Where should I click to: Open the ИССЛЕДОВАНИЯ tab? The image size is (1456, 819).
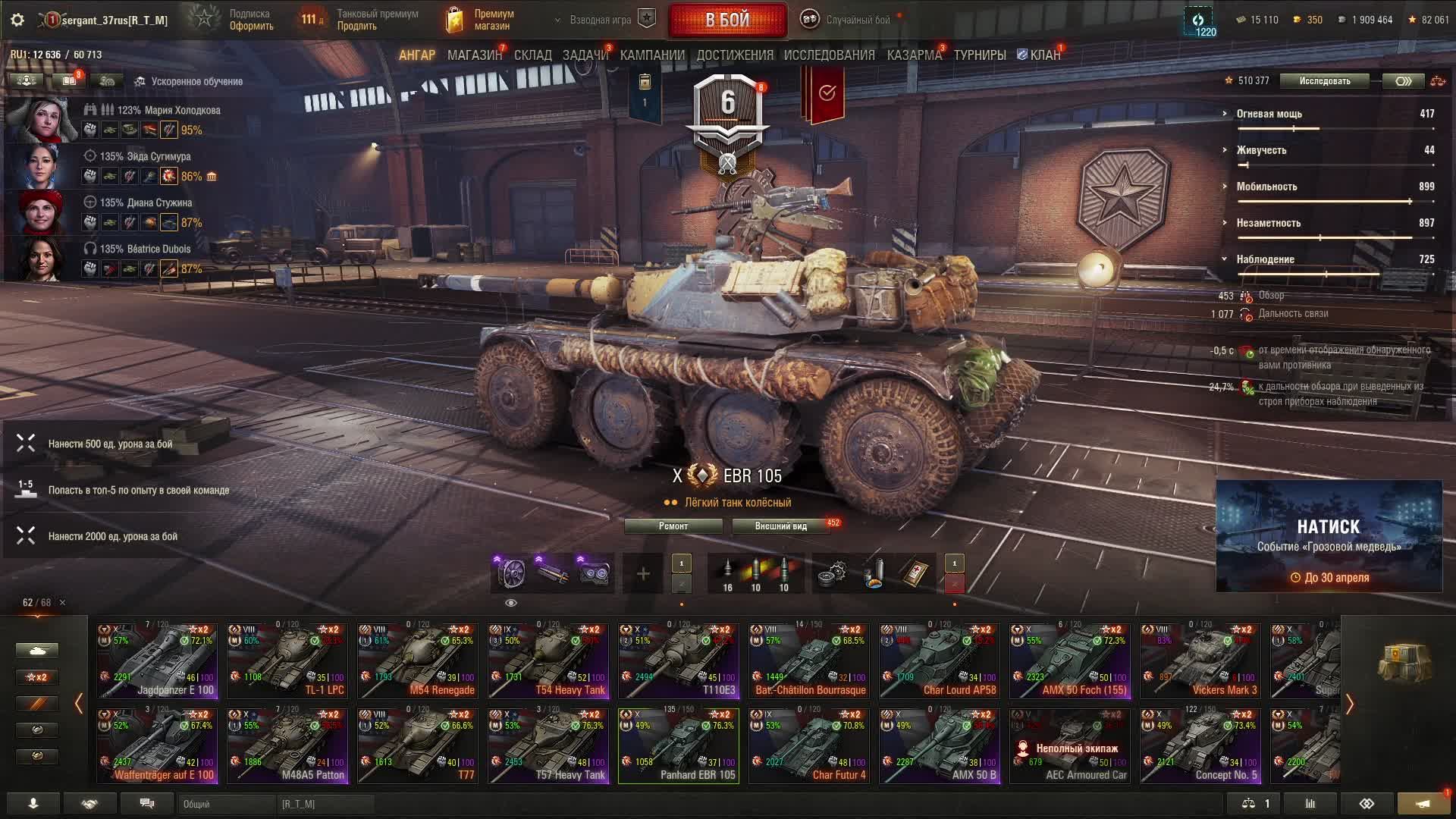pyautogui.click(x=829, y=55)
